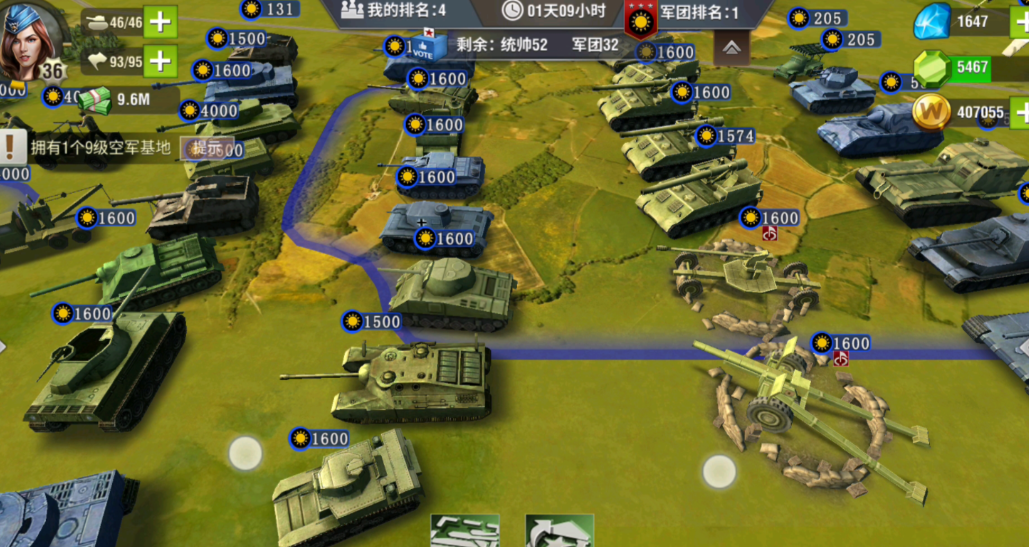Select the left green formation icon at bottom

pyautogui.click(x=464, y=531)
